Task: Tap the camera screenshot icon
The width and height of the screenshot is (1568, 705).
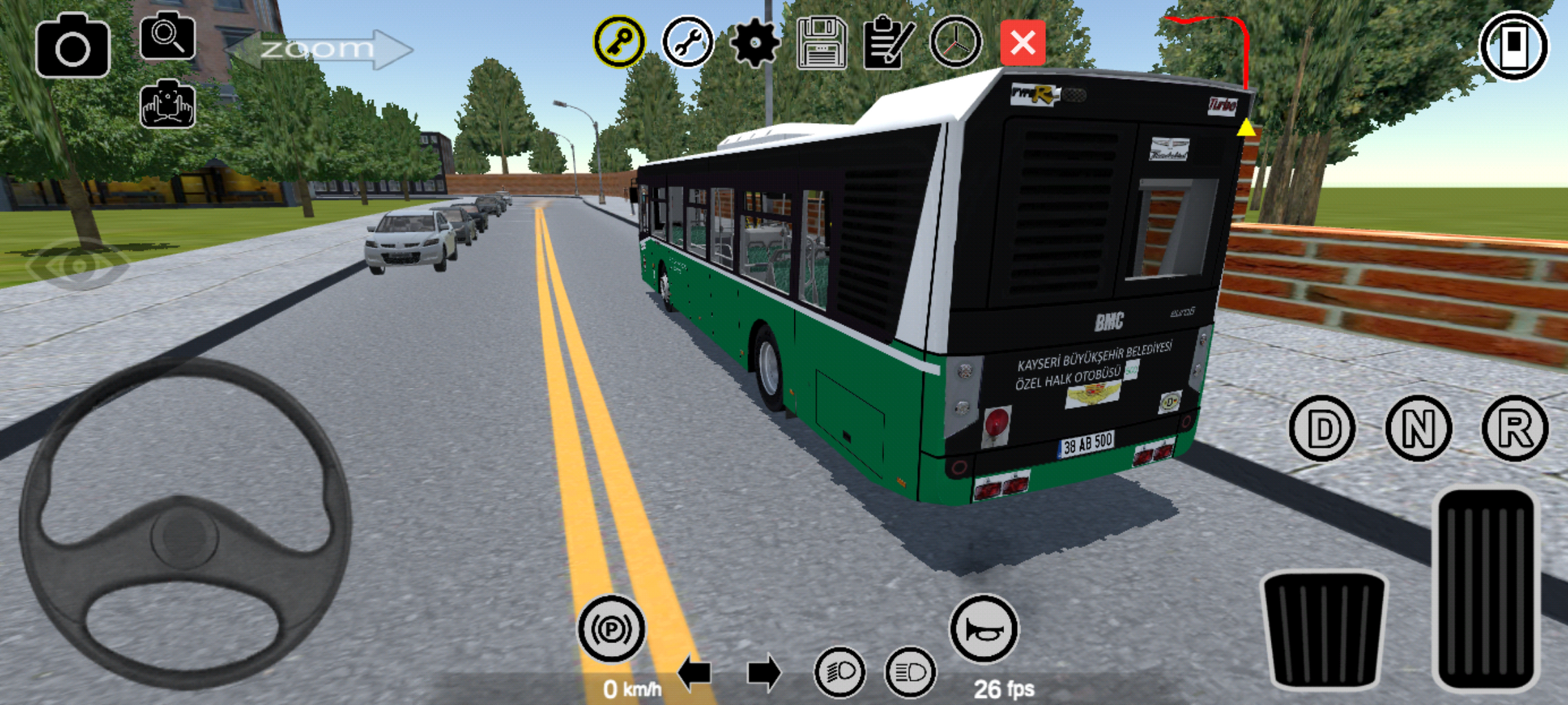Action: [x=72, y=46]
